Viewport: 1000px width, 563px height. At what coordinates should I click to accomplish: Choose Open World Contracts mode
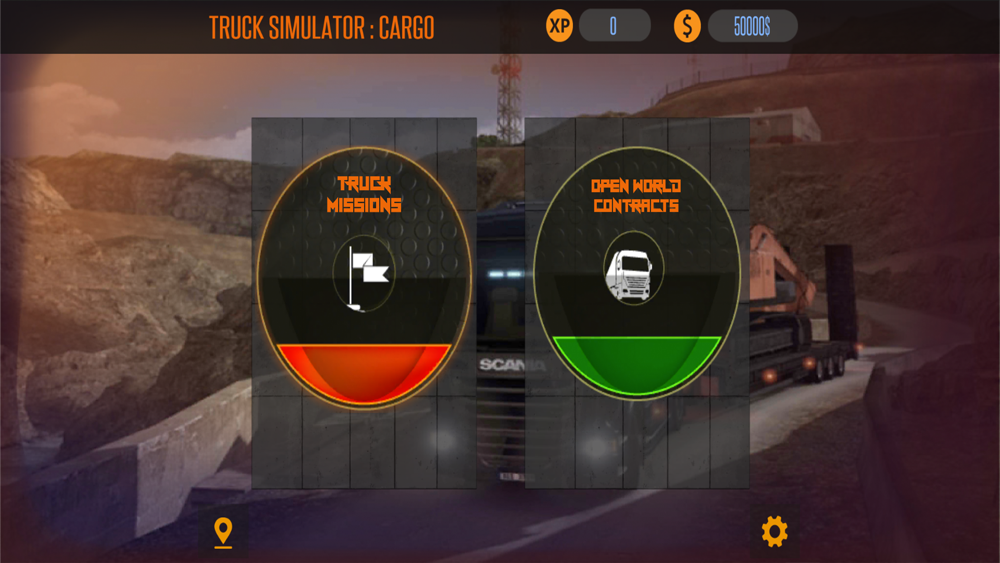pyautogui.click(x=636, y=277)
